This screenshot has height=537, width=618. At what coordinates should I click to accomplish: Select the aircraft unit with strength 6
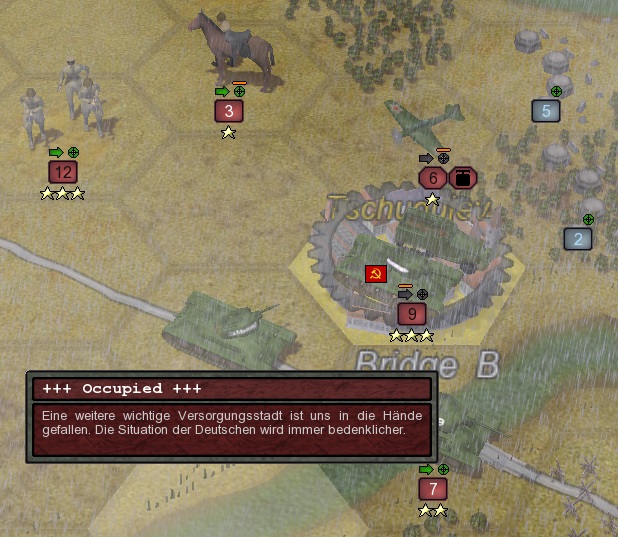[x=432, y=178]
